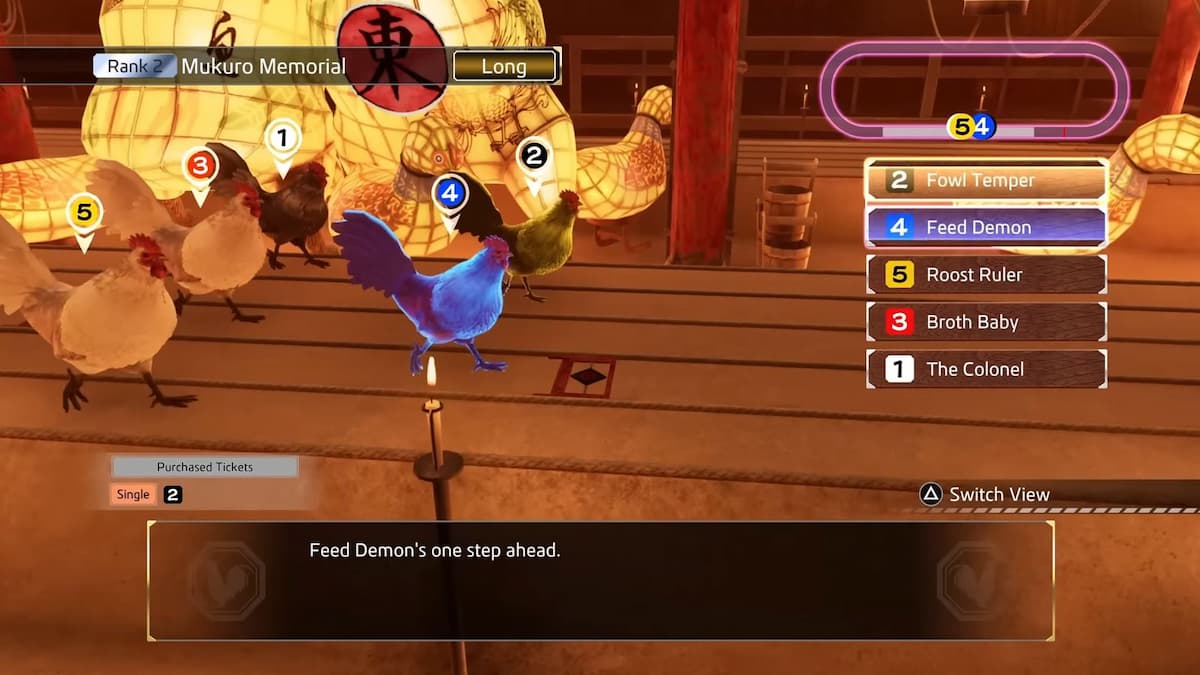
Task: Select the number 3 chicken marker
Action: tap(200, 166)
